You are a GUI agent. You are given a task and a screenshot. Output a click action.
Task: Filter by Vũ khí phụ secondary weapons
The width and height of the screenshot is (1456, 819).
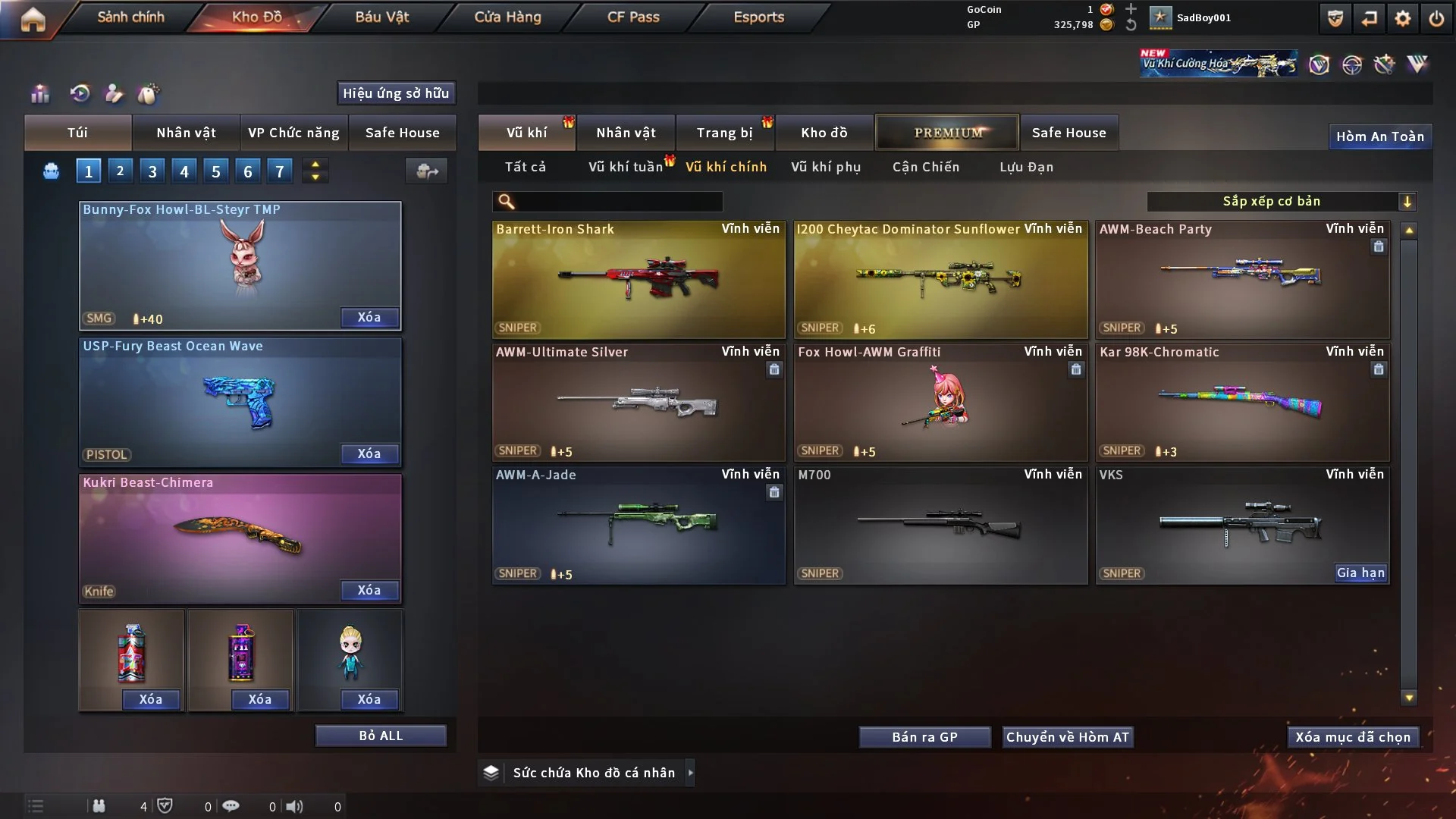[826, 167]
